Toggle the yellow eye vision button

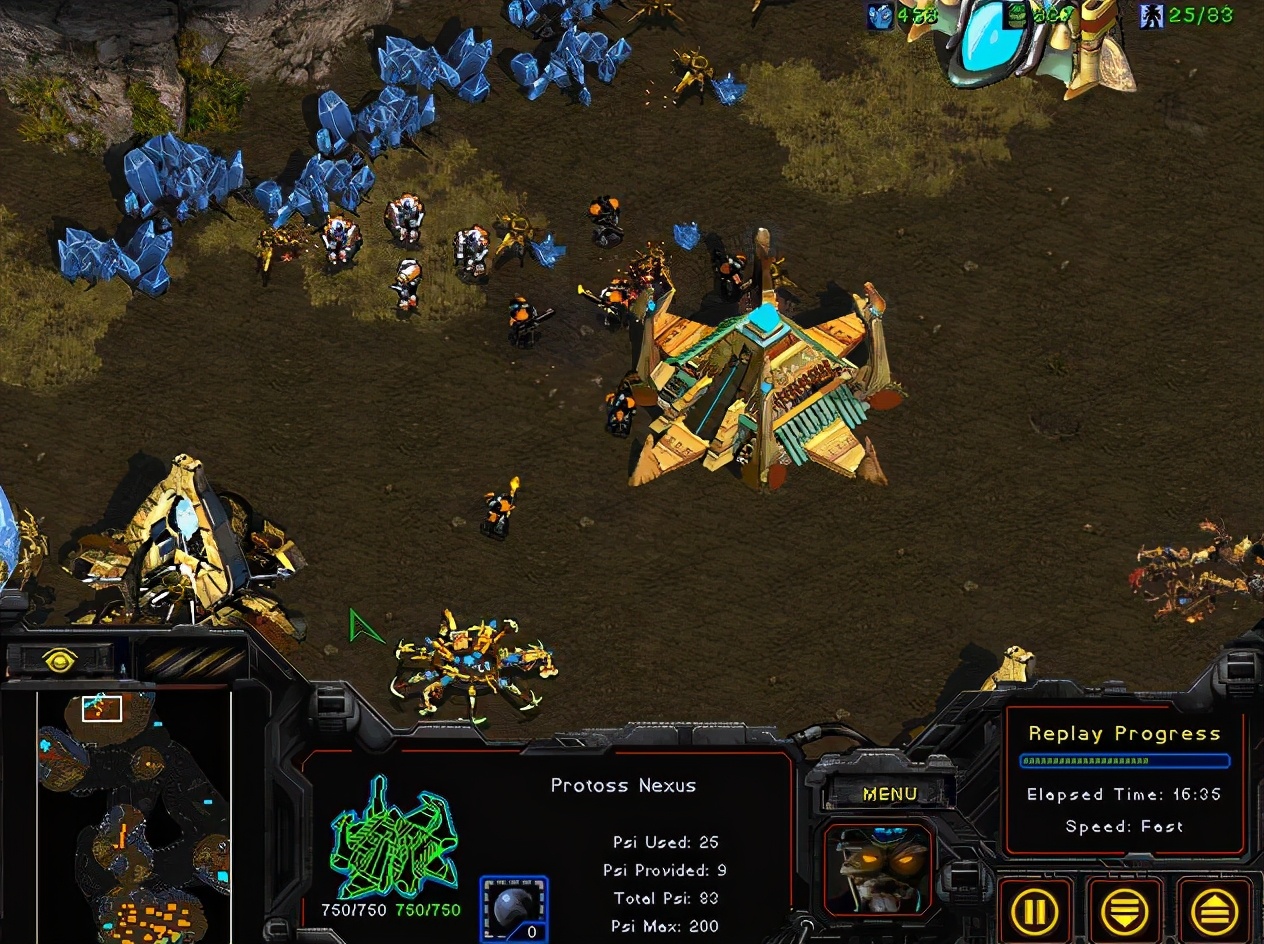coord(60,658)
